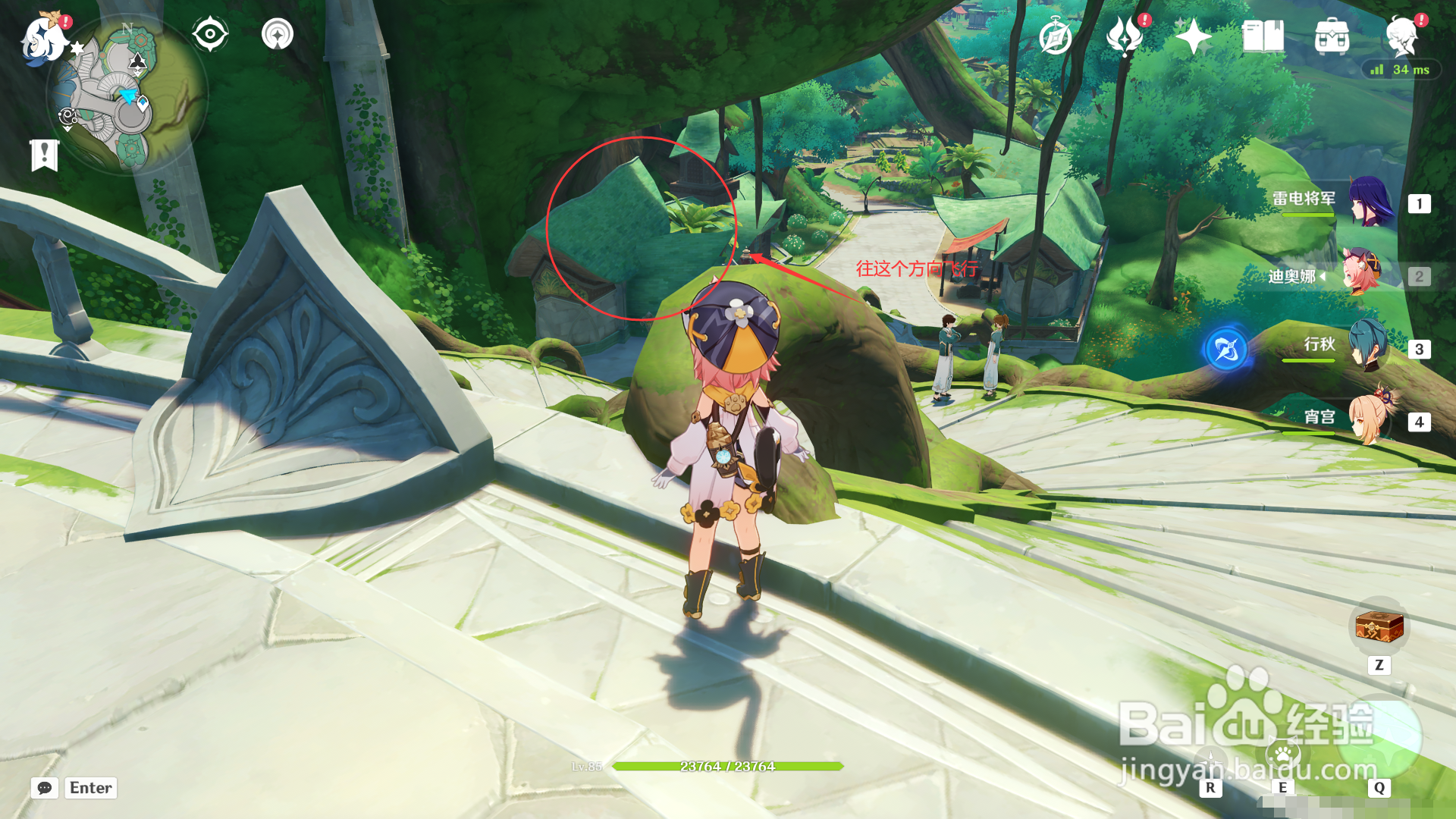
Task: Open the signal tower icon near minimap
Action: click(278, 35)
